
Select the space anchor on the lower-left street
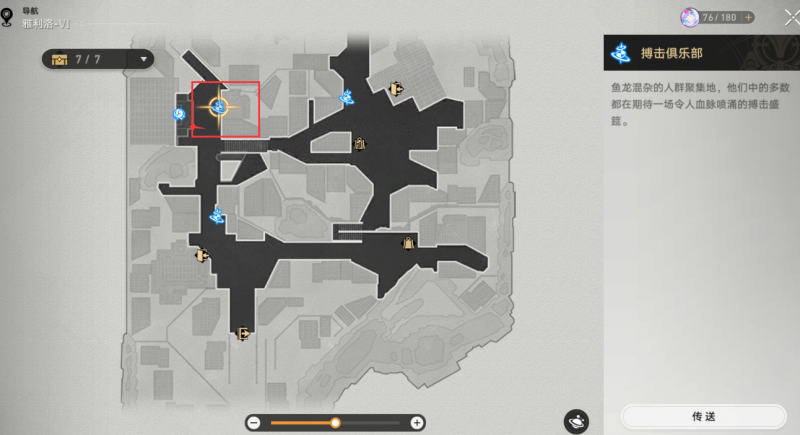(217, 214)
